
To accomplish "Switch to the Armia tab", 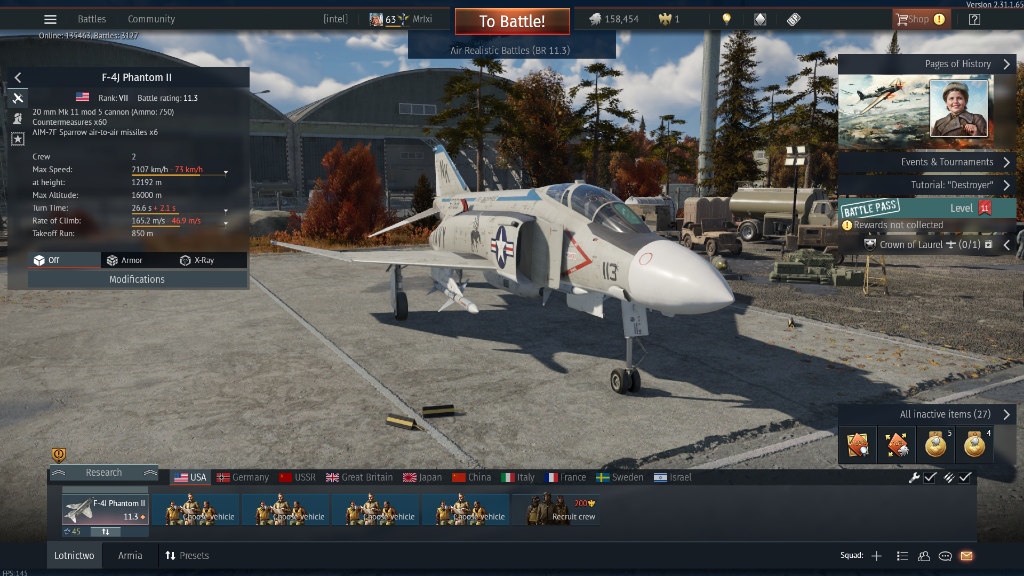I will (130, 556).
